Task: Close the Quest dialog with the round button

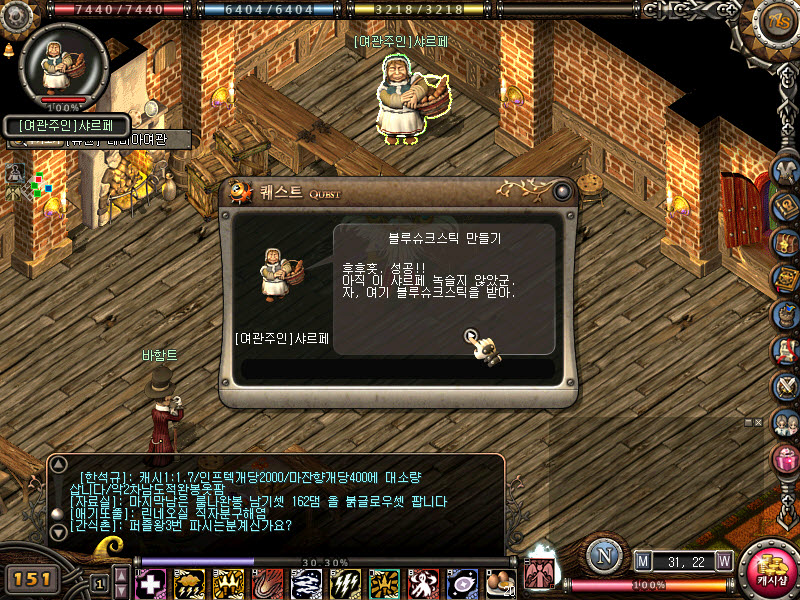Action: coord(562,190)
